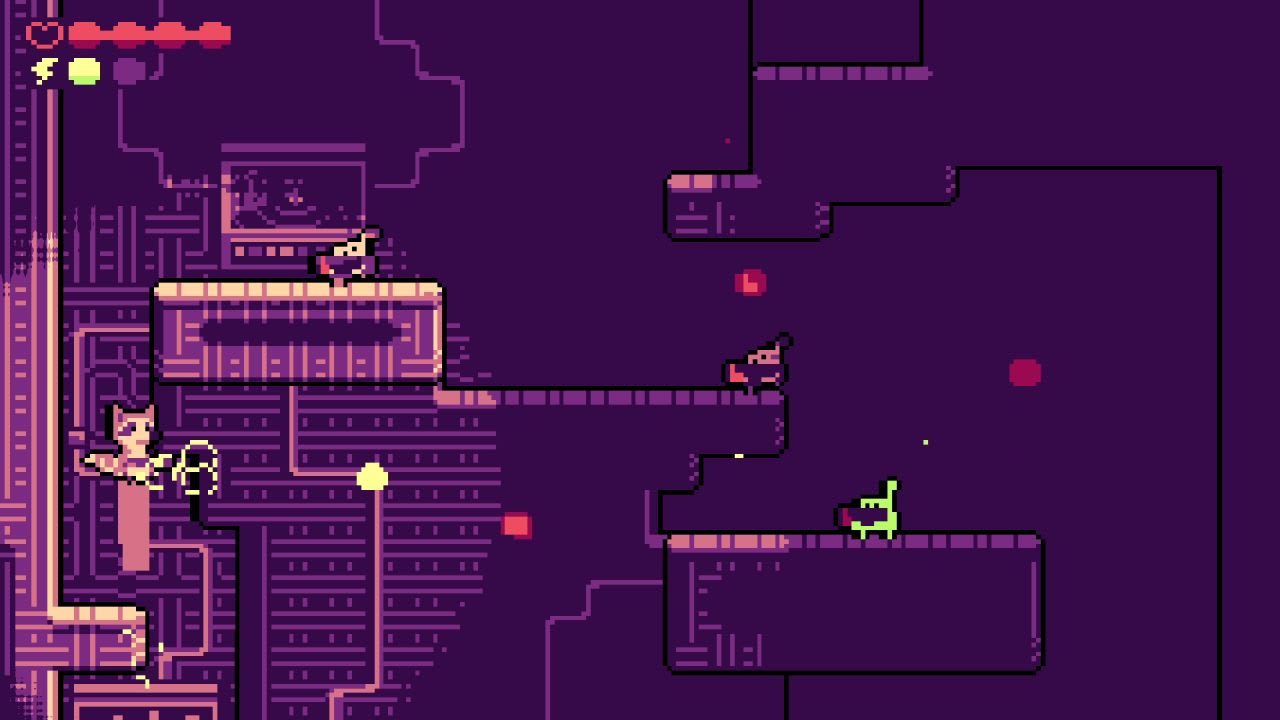
Task: Click the glowing yellow orb near the cable
Action: [x=370, y=478]
